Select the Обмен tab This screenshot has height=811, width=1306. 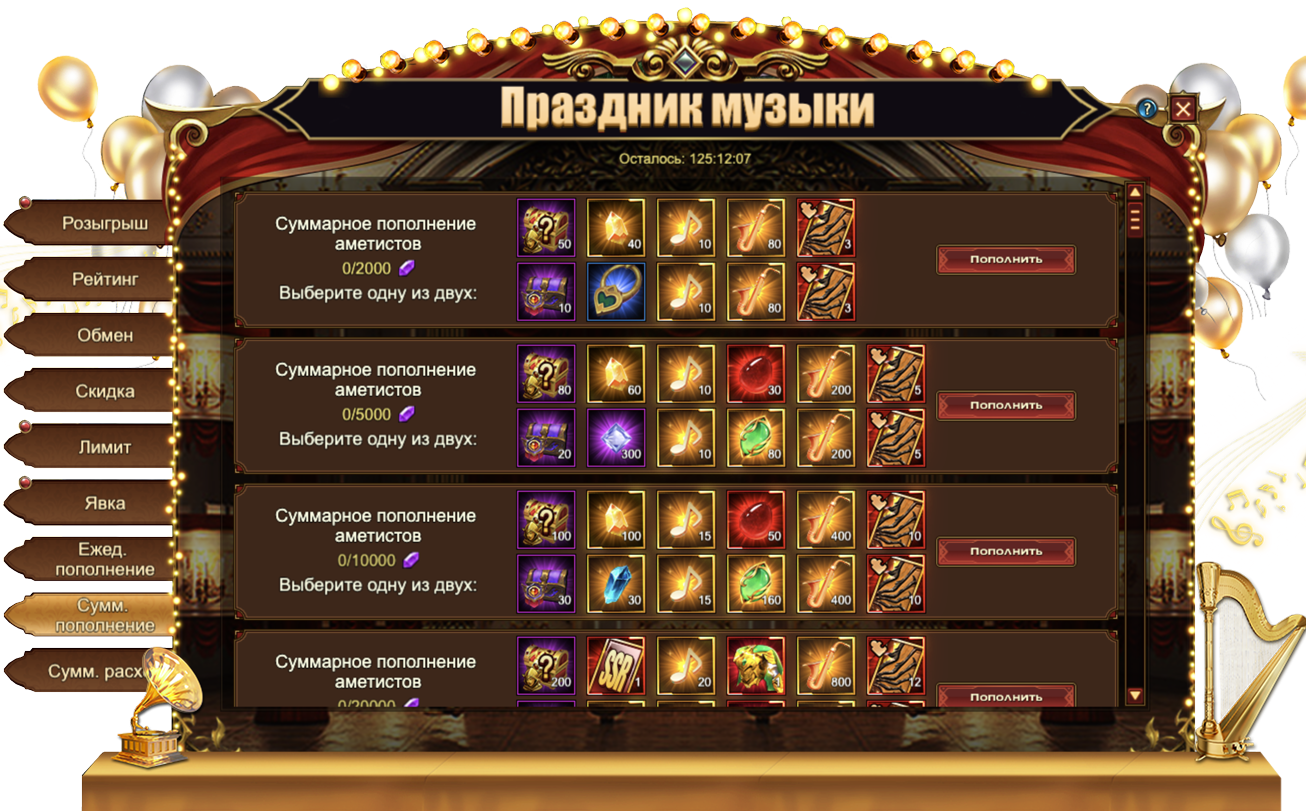103,336
